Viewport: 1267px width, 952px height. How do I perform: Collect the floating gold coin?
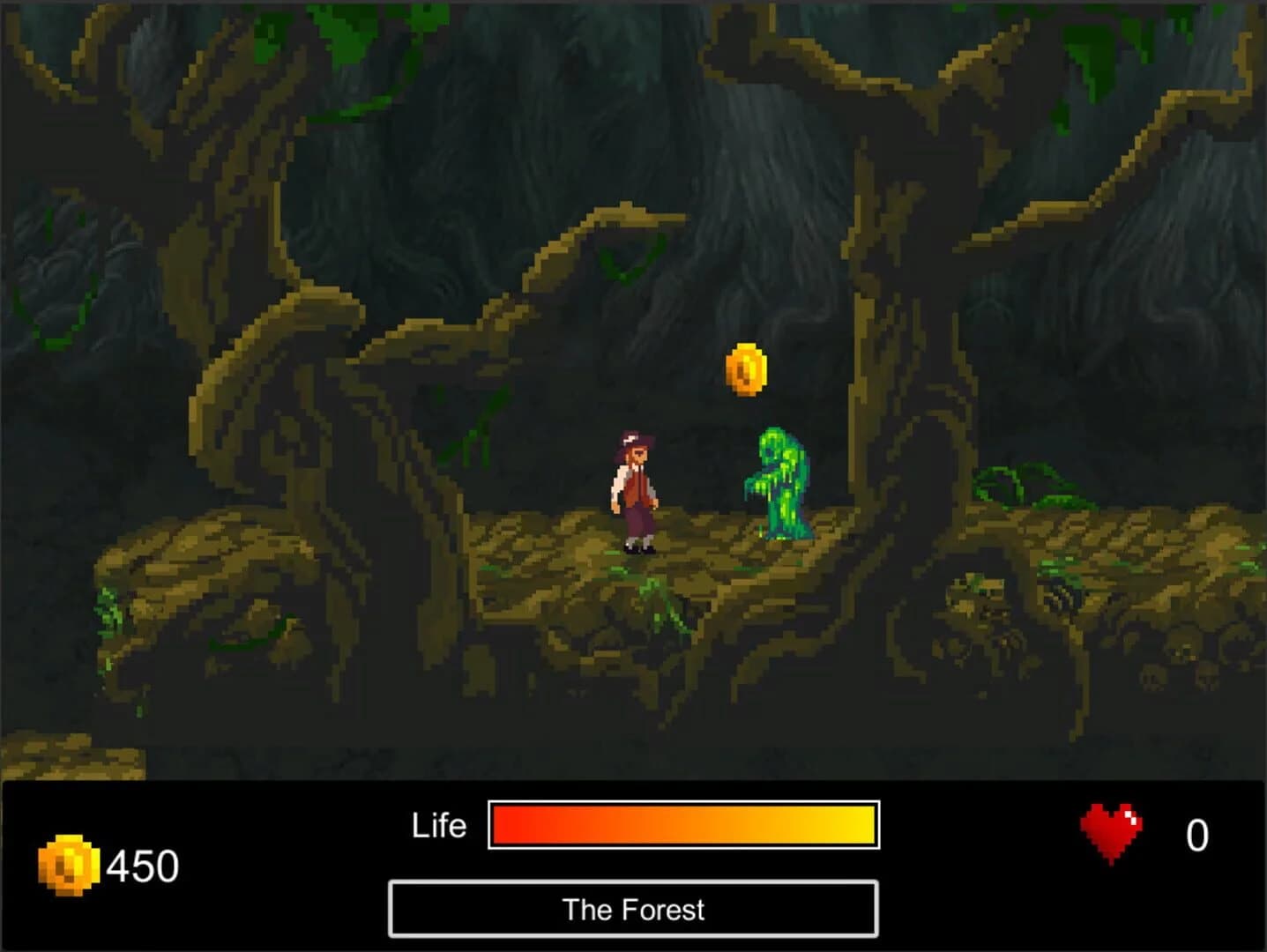pos(745,369)
